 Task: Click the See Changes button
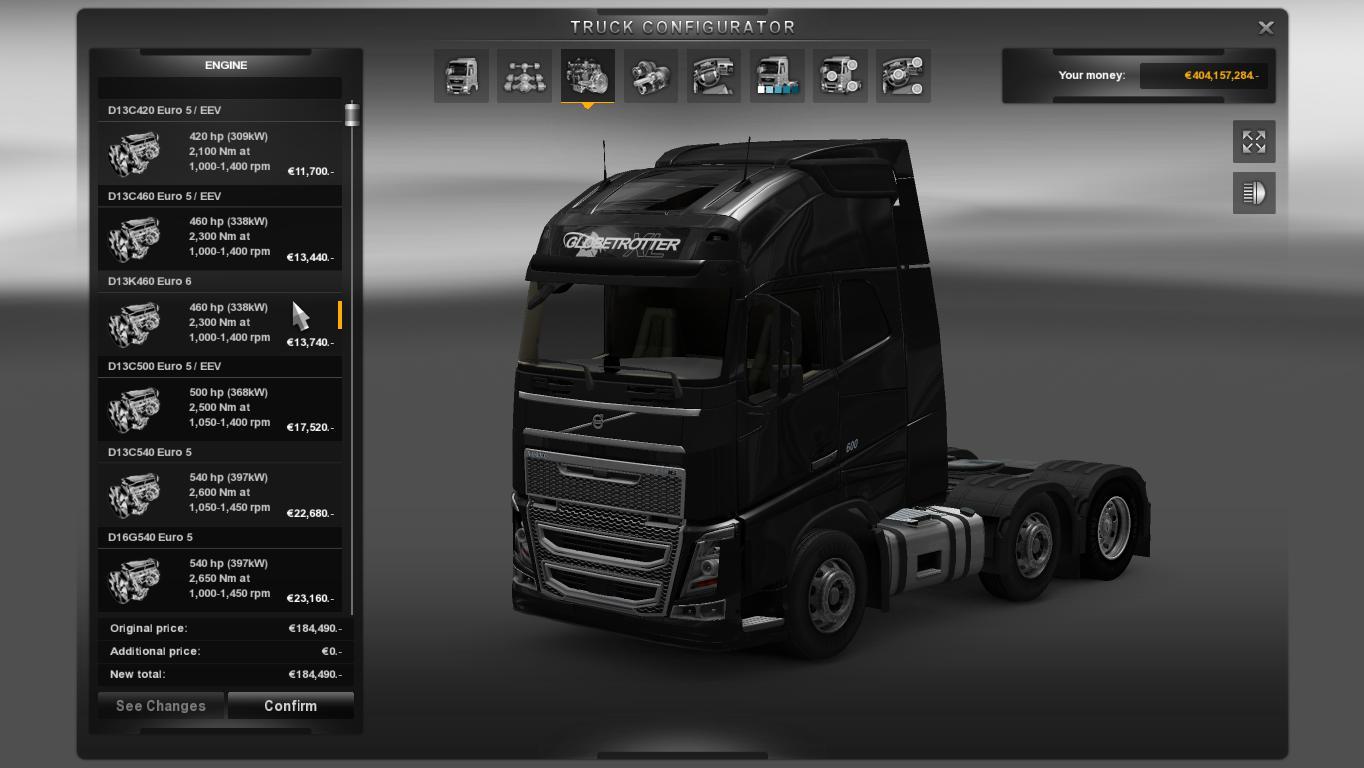coord(161,706)
